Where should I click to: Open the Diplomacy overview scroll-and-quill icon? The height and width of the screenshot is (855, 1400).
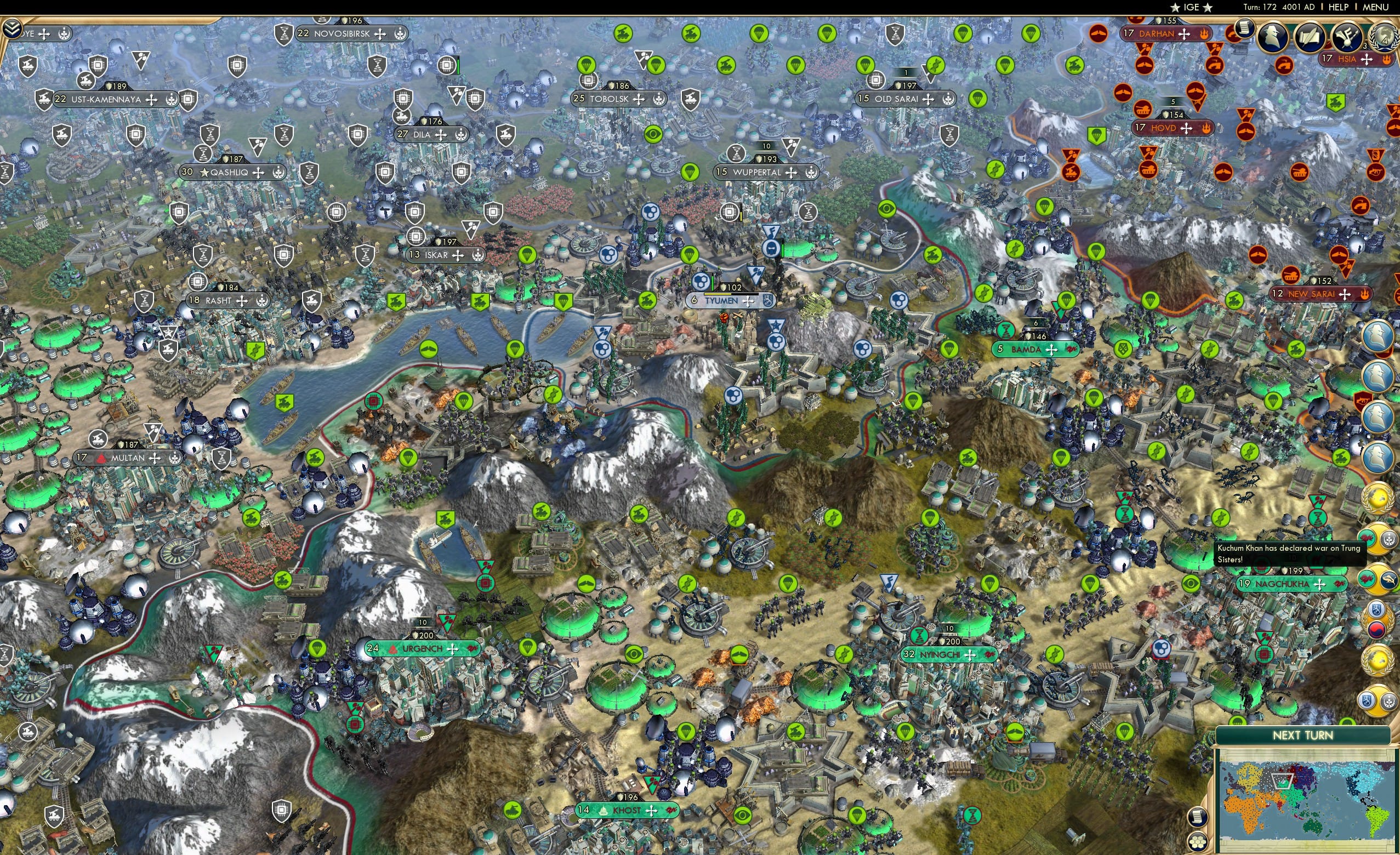click(x=1309, y=37)
